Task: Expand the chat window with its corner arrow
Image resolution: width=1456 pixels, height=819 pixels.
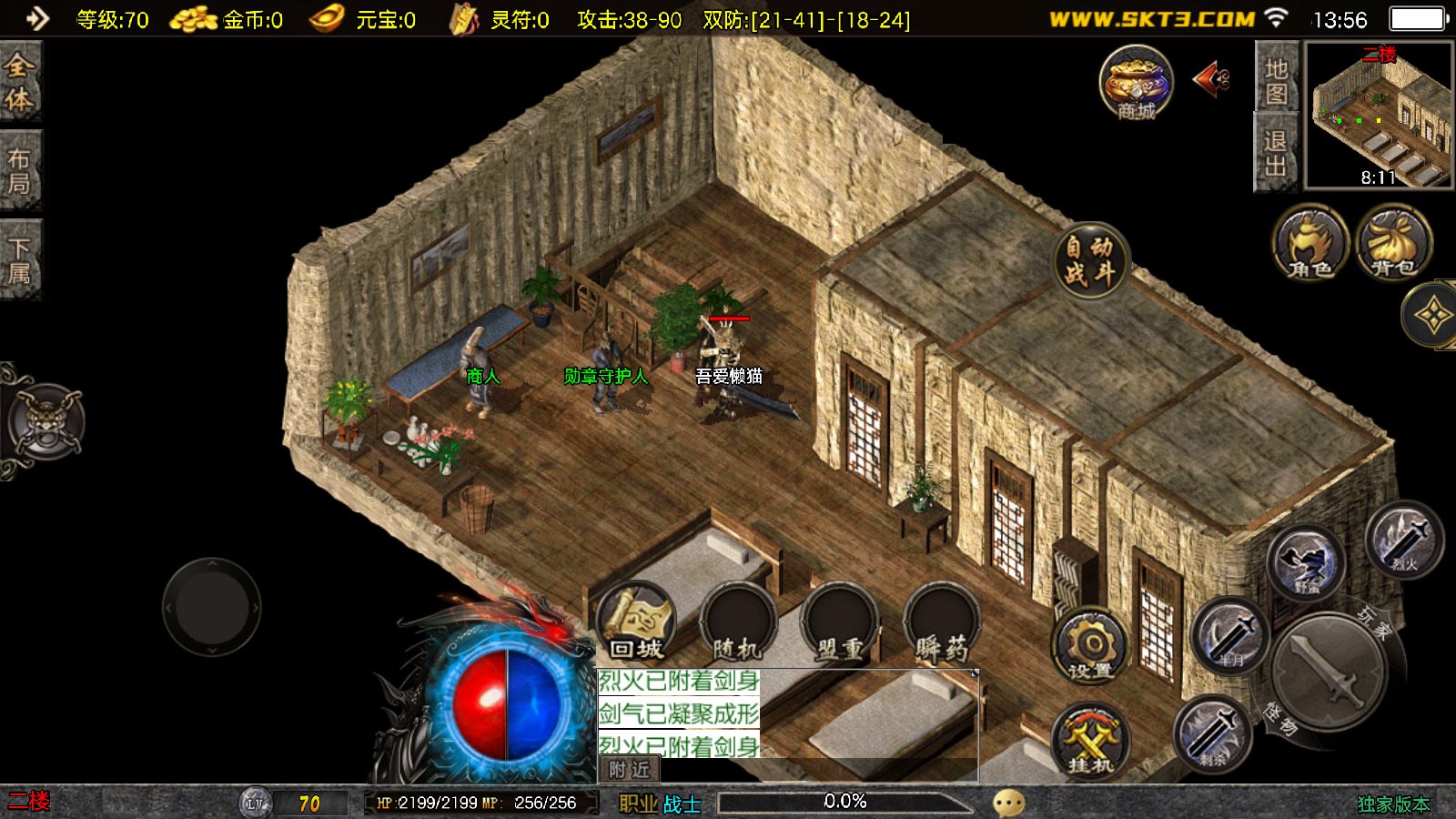Action: [x=975, y=672]
